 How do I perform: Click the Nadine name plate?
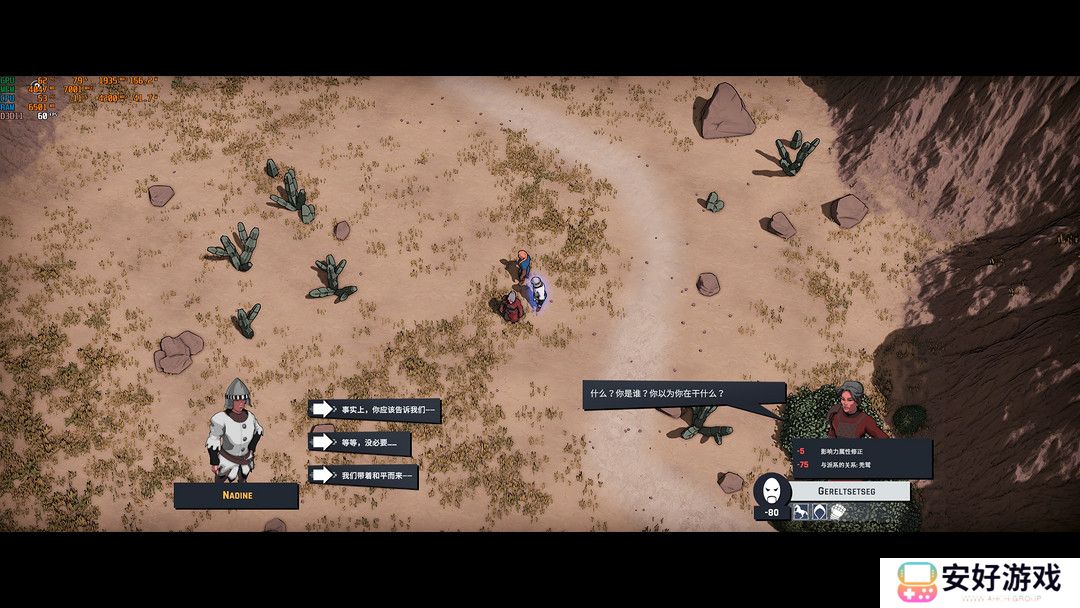pos(236,495)
